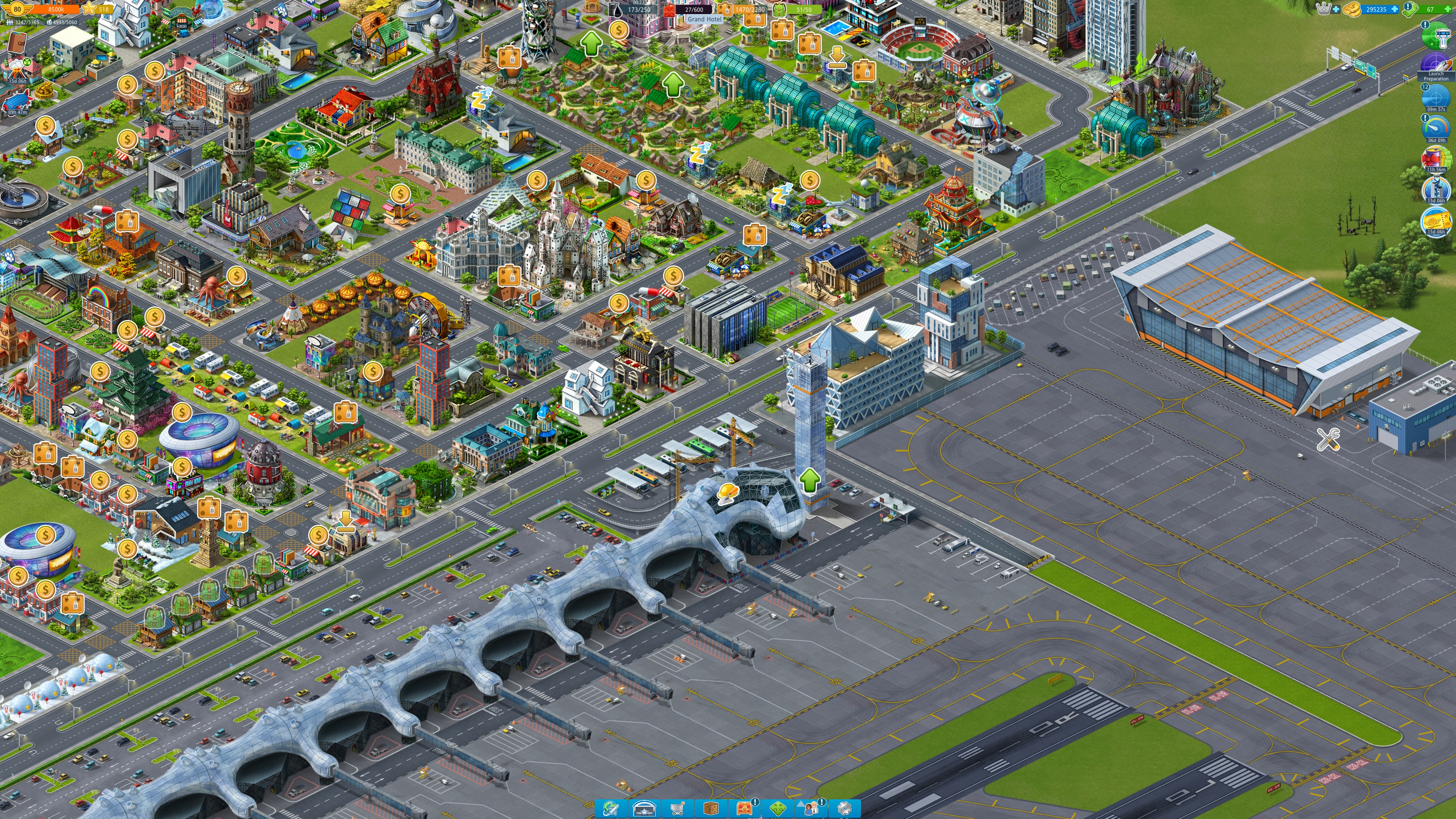Open the friends and neighbors panel
This screenshot has height=819, width=1456.
[x=811, y=808]
